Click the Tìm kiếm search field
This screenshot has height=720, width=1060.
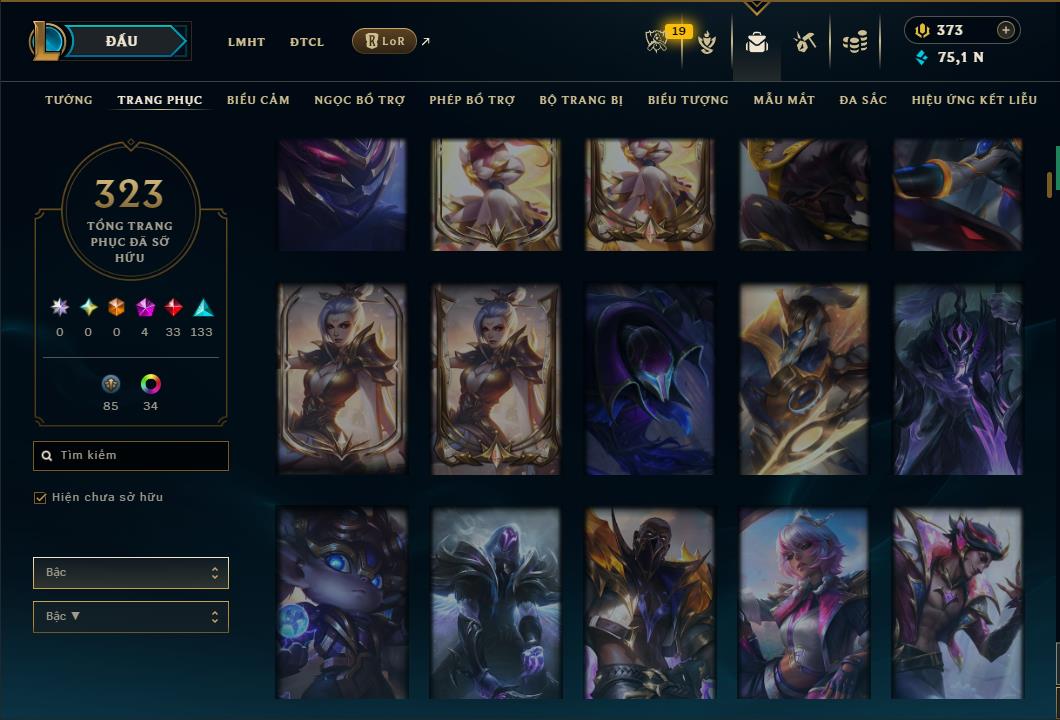pyautogui.click(x=131, y=456)
